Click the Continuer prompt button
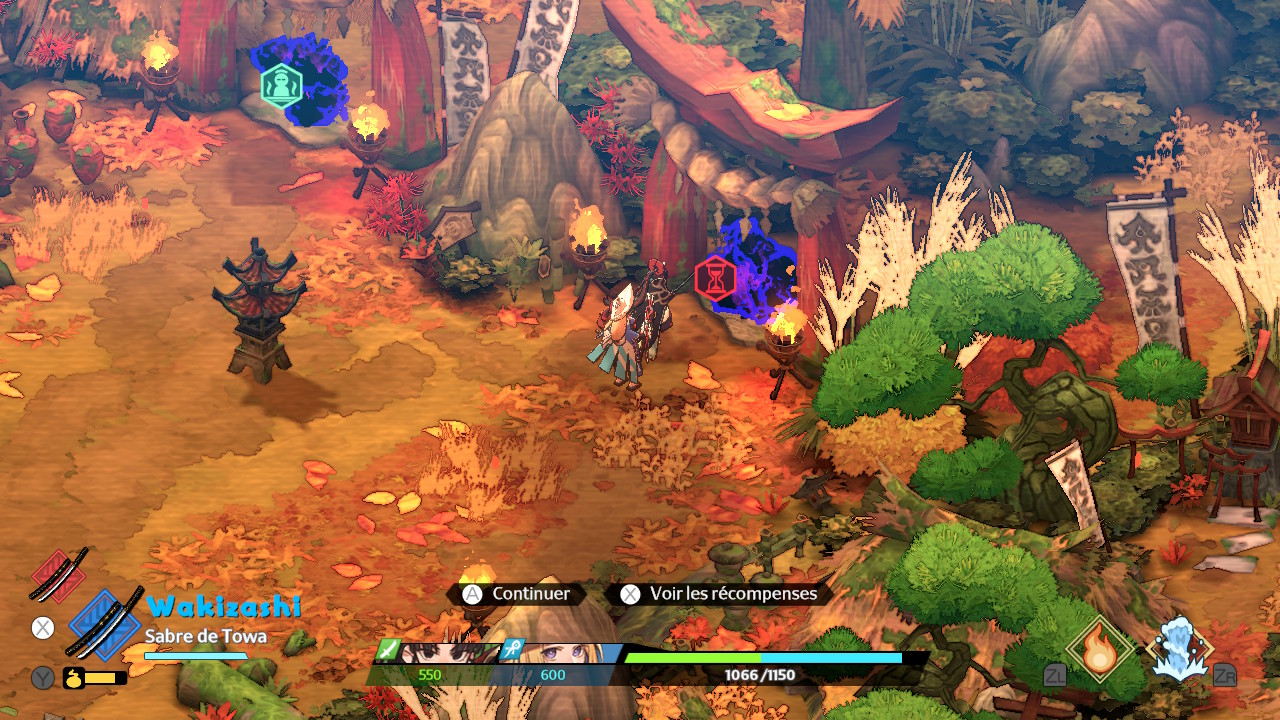This screenshot has width=1280, height=720. coord(518,594)
